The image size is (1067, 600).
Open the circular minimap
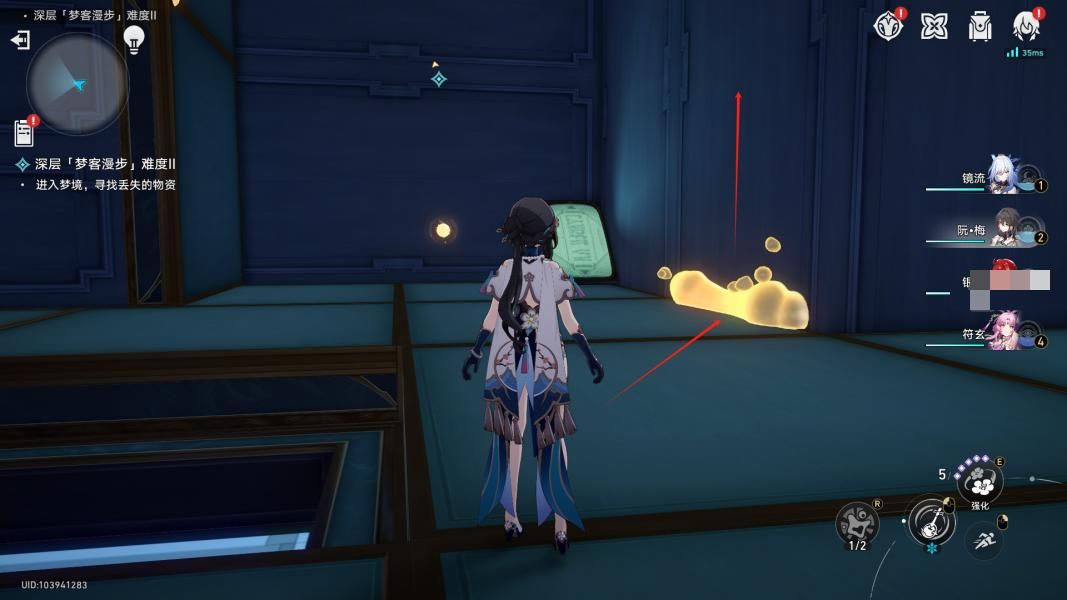click(77, 84)
